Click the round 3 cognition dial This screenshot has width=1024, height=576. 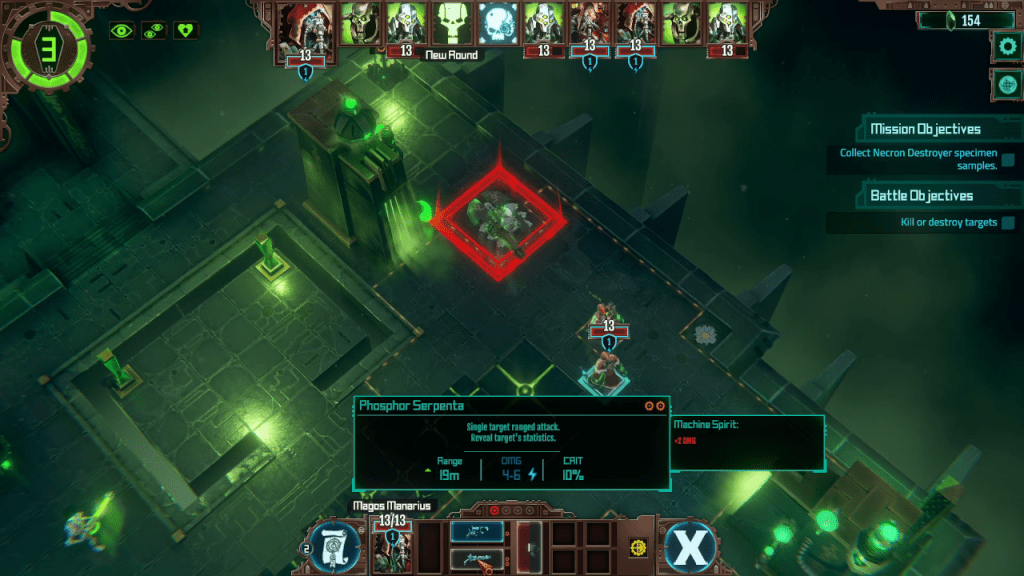(x=45, y=46)
